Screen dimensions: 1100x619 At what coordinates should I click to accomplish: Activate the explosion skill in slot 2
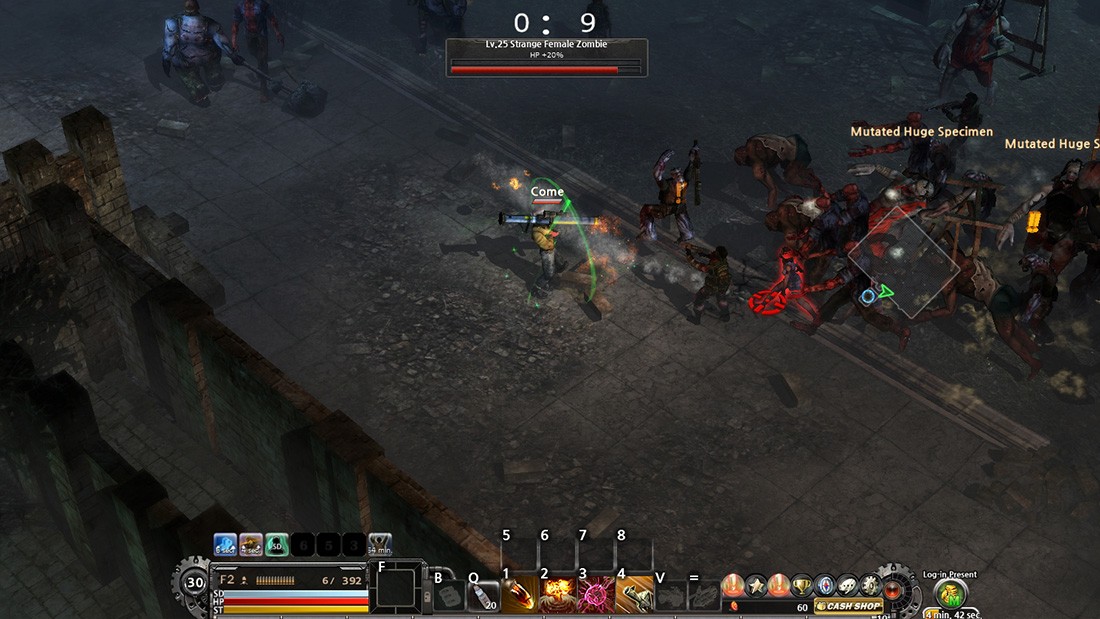(557, 595)
